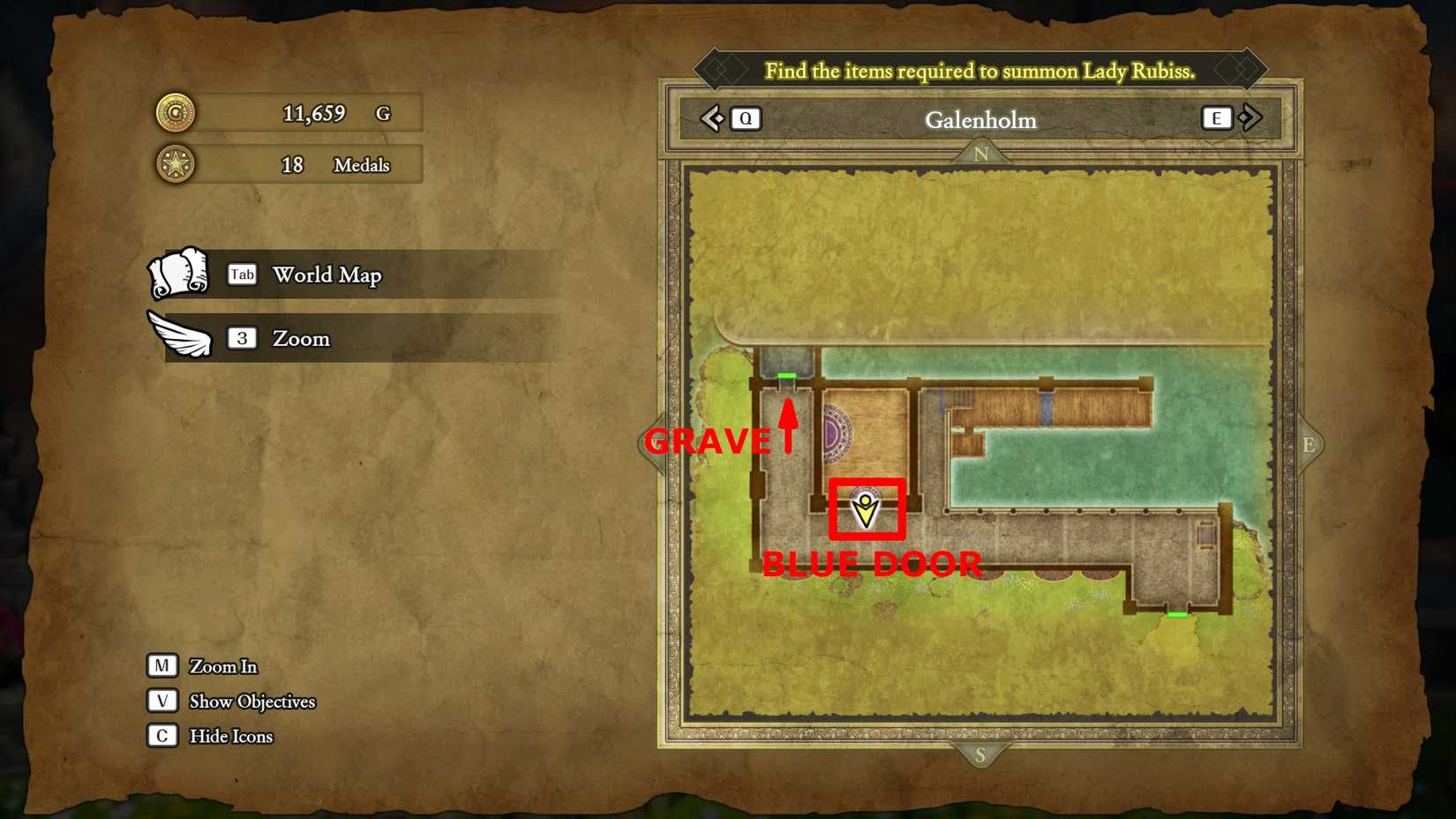Toggle Zoom In with the M option
Image resolution: width=1456 pixels, height=819 pixels.
click(162, 665)
